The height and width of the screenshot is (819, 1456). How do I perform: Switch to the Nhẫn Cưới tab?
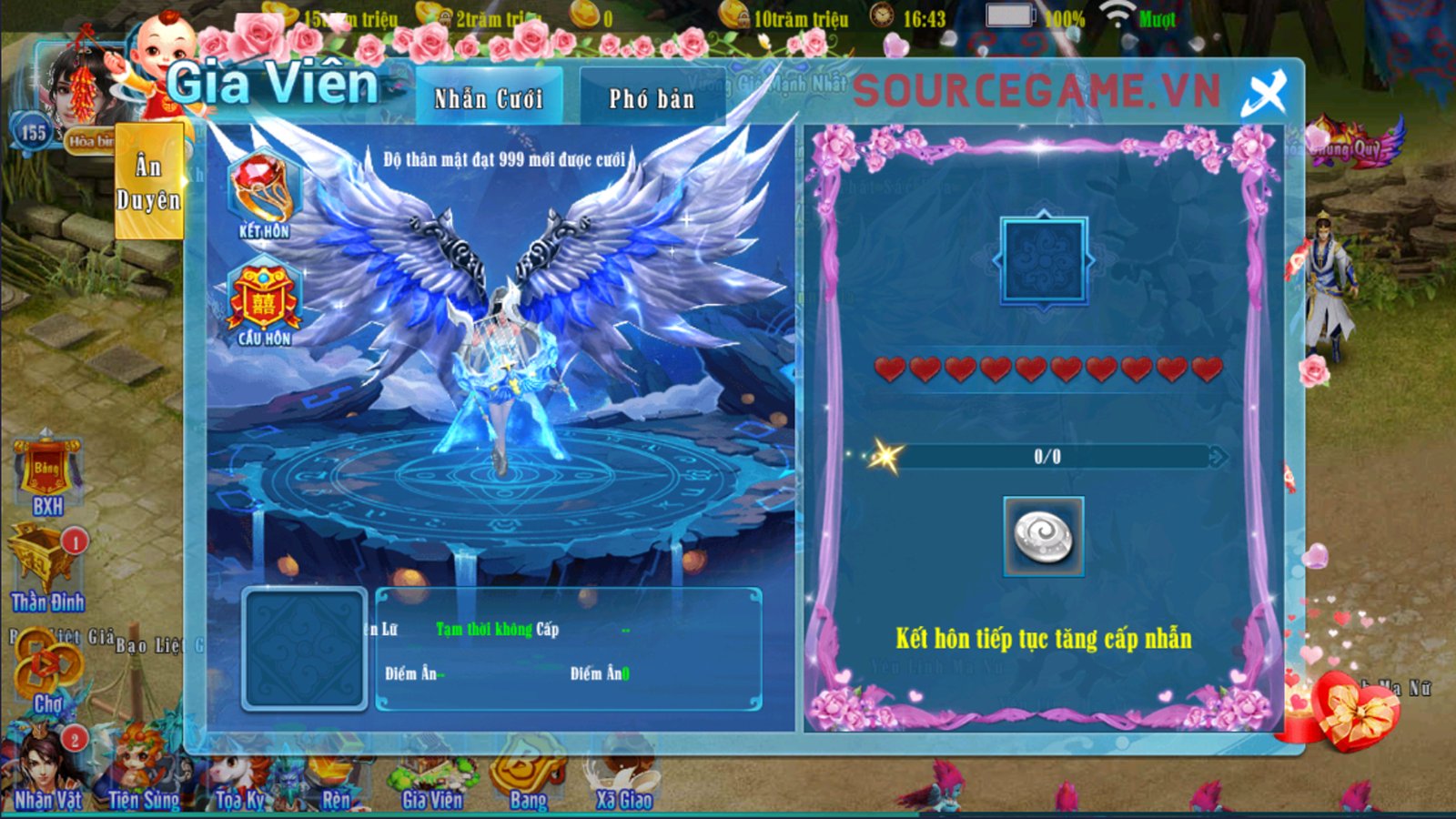tap(489, 97)
